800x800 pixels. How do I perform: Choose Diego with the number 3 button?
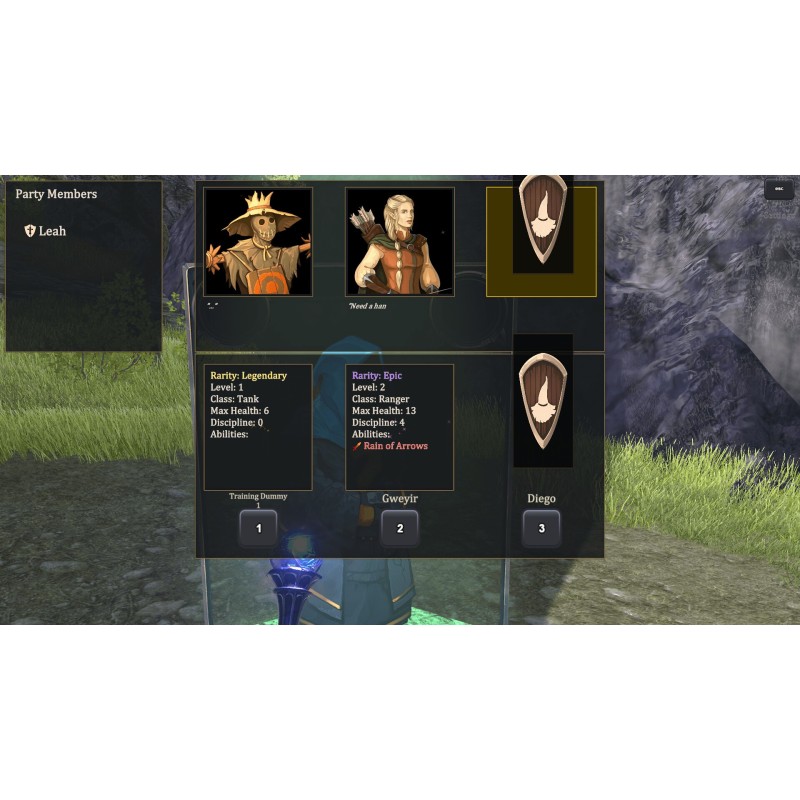pyautogui.click(x=542, y=528)
